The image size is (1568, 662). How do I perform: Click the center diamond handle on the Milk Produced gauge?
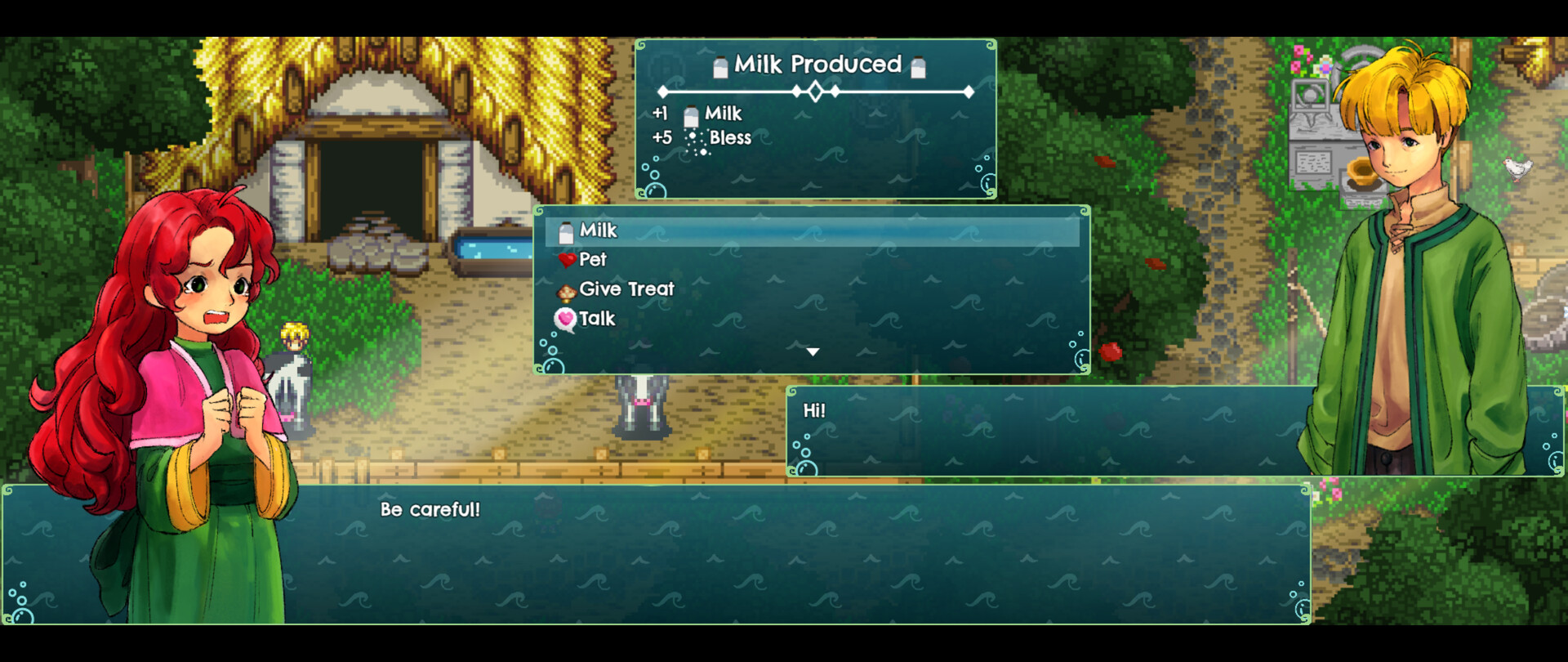[814, 93]
